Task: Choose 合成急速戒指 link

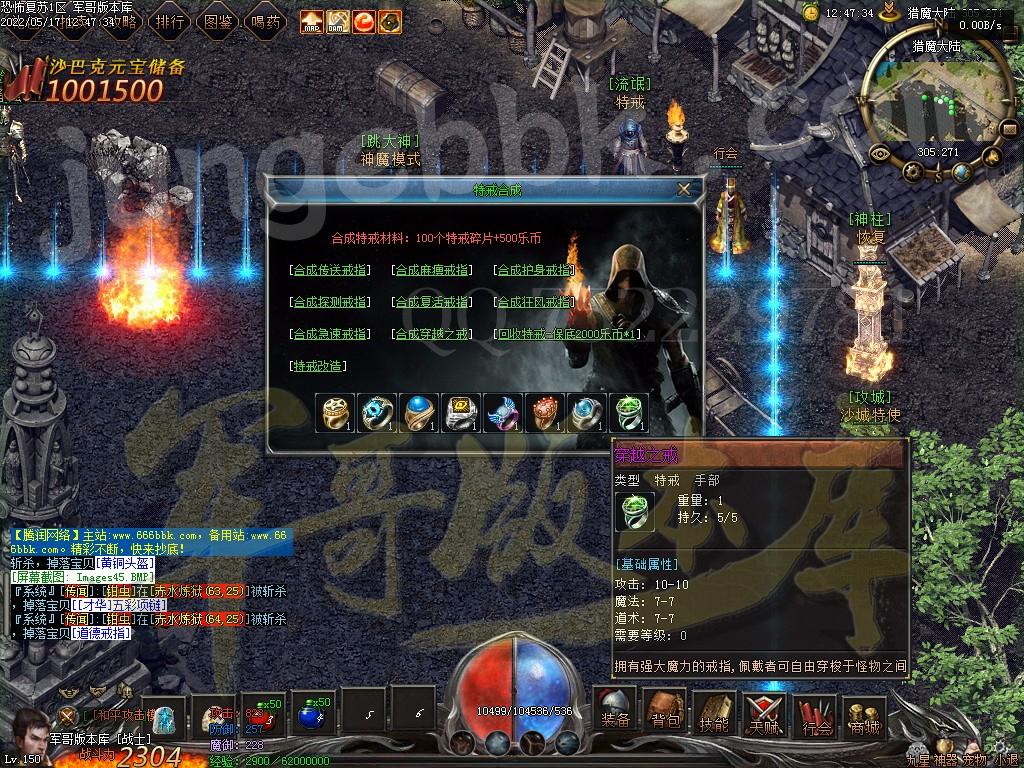Action: point(329,334)
